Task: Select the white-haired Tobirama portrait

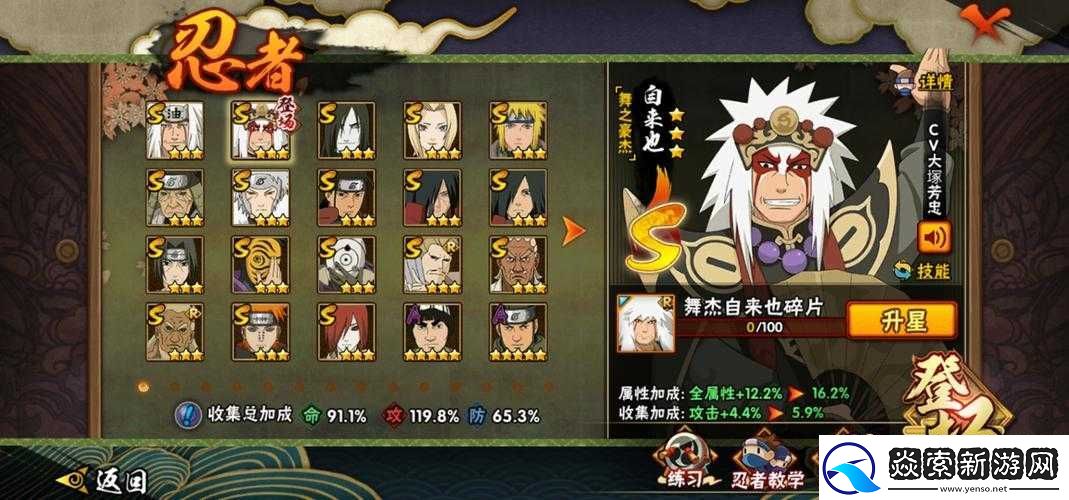Action: (261, 197)
